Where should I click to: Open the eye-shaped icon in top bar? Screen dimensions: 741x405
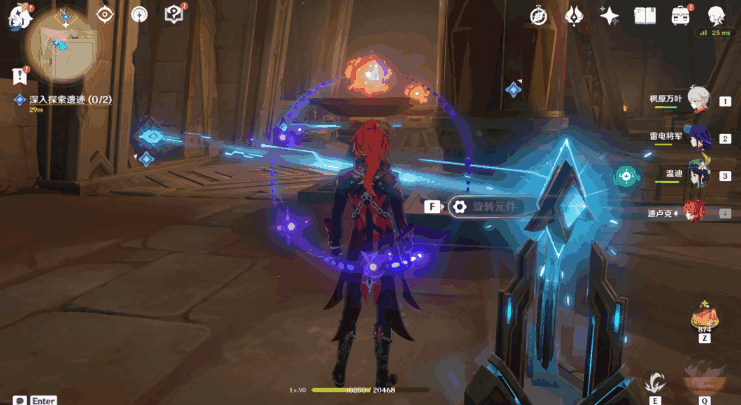point(107,14)
